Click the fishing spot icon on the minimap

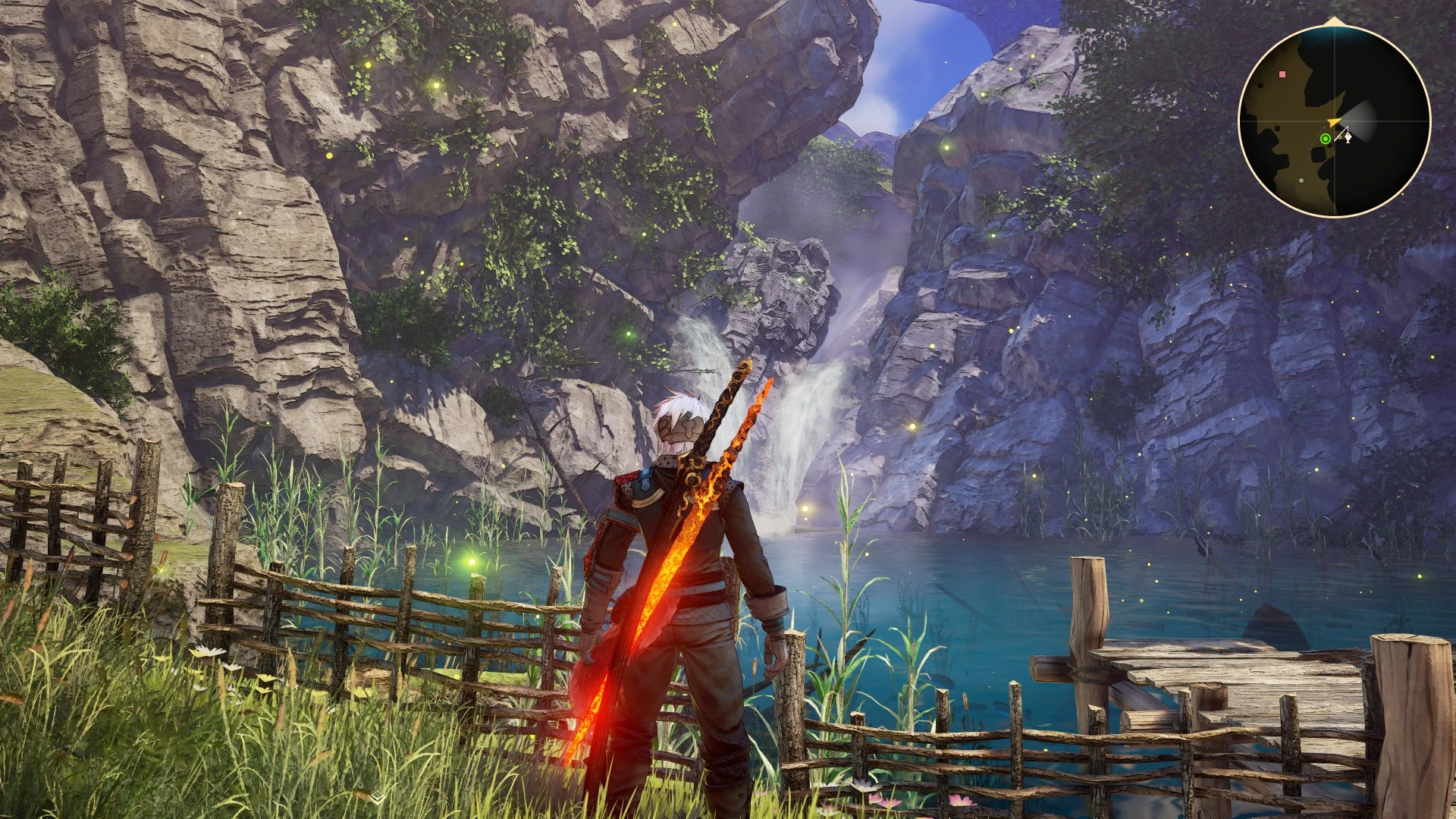pyautogui.click(x=1345, y=136)
